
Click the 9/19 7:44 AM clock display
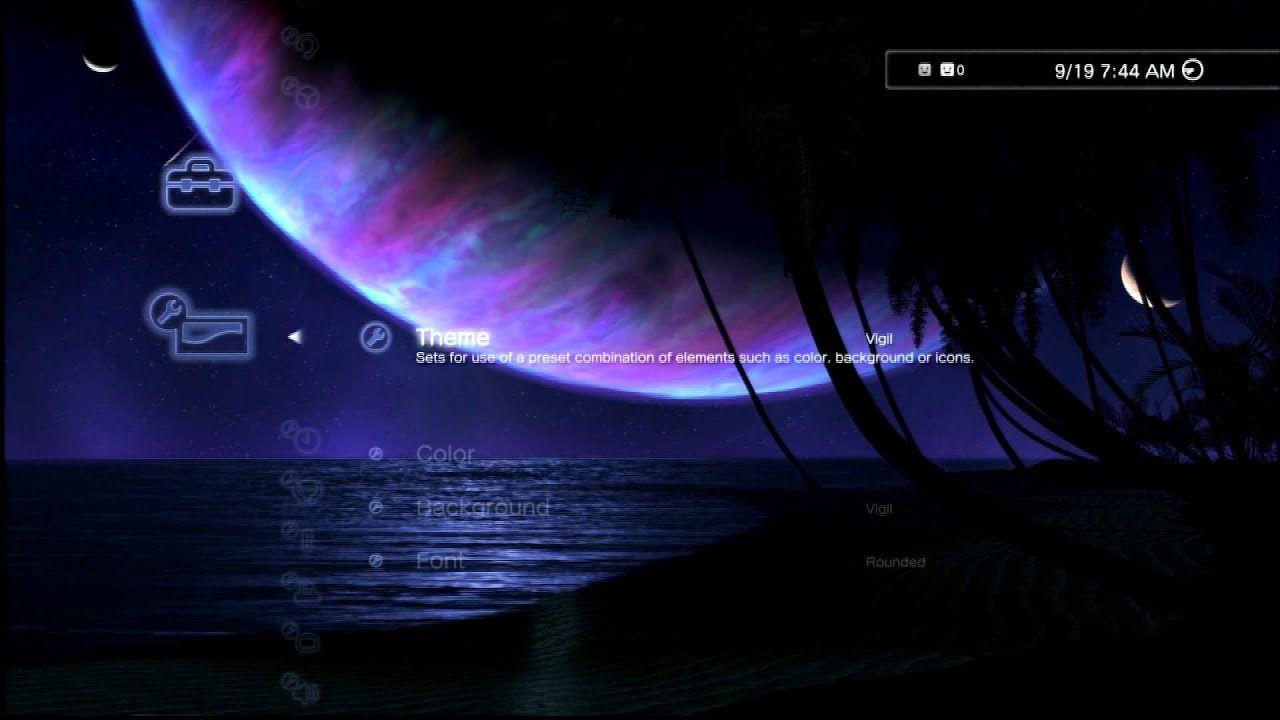pos(1112,70)
